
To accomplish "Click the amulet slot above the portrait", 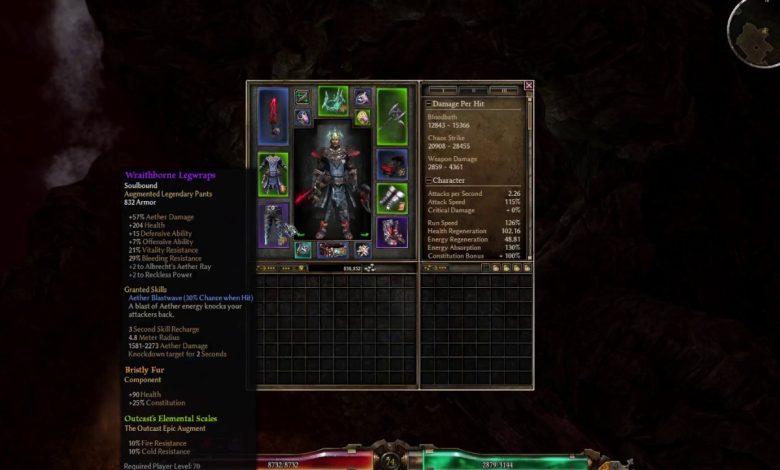I will pyautogui.click(x=361, y=97).
